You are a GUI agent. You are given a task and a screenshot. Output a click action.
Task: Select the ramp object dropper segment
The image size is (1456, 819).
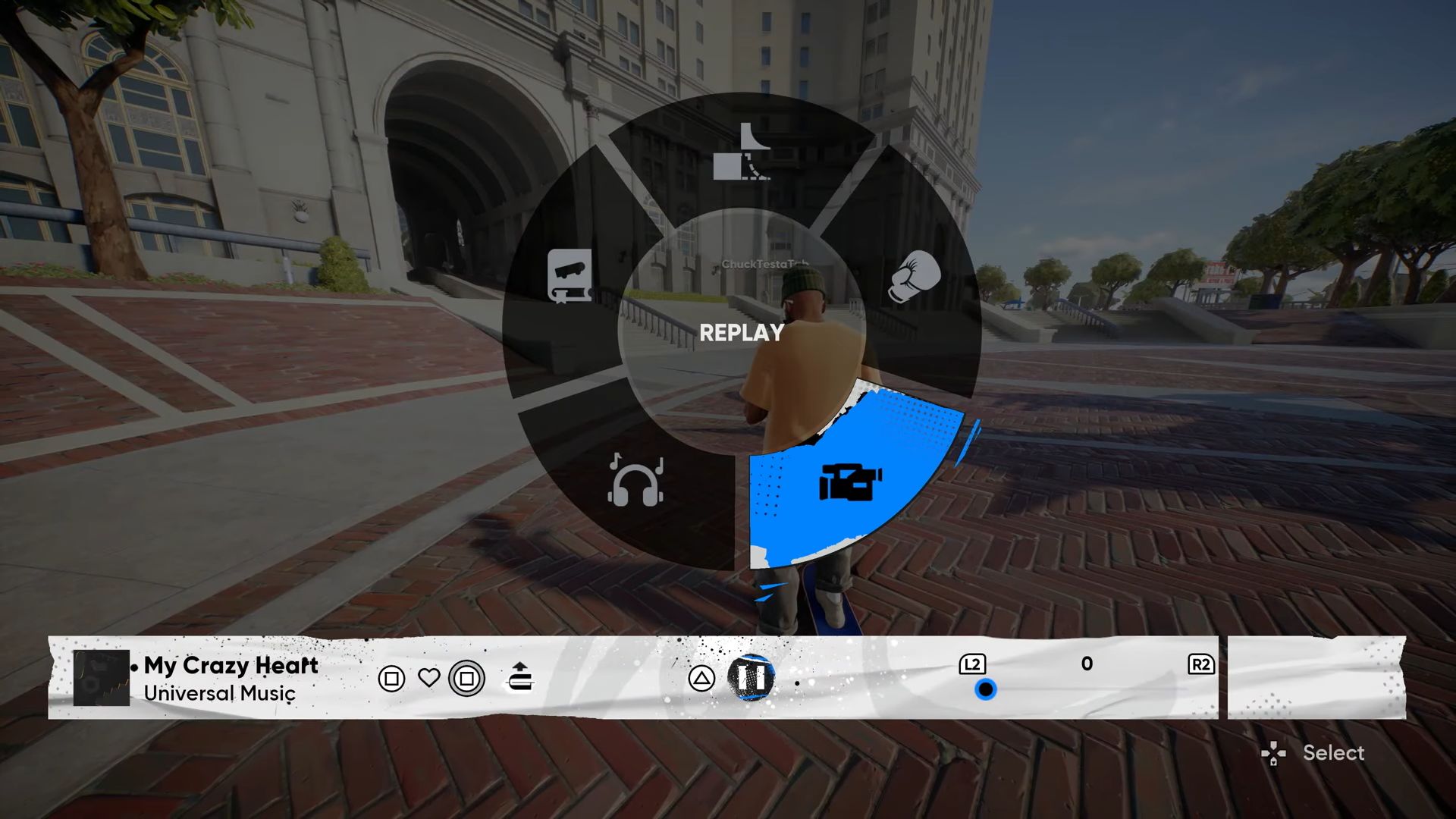tap(742, 152)
